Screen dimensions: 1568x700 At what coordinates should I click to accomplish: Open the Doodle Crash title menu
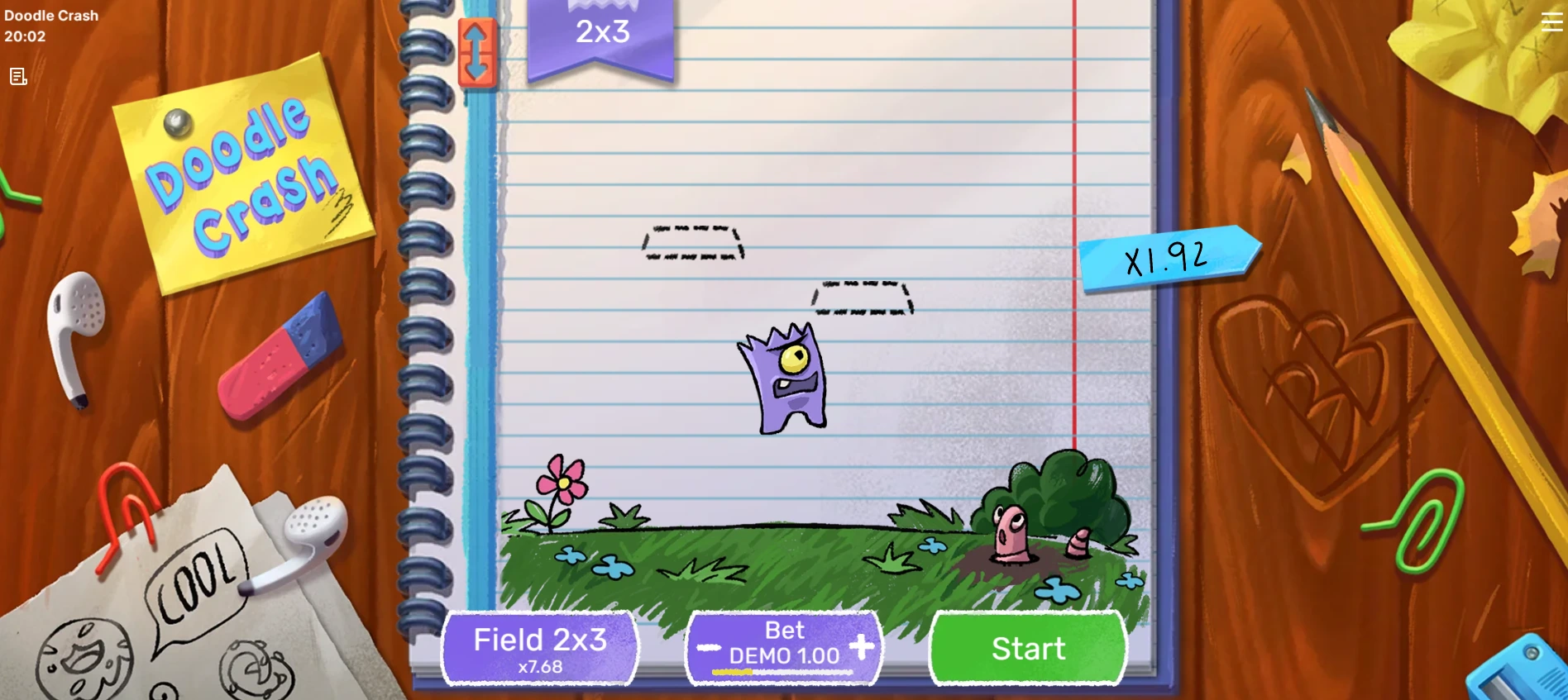[x=51, y=15]
